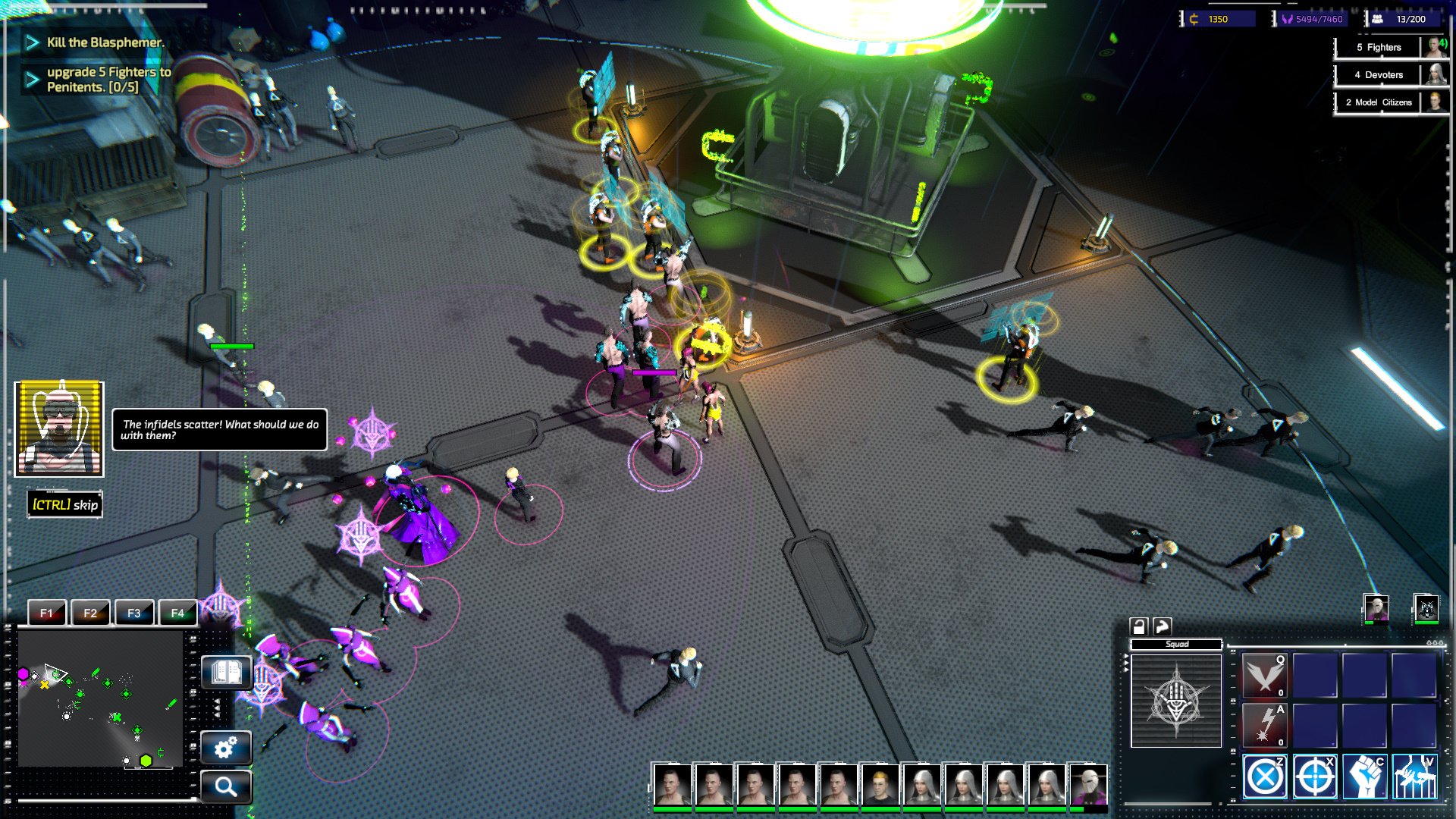Click the magnifying glass search button

(x=226, y=786)
